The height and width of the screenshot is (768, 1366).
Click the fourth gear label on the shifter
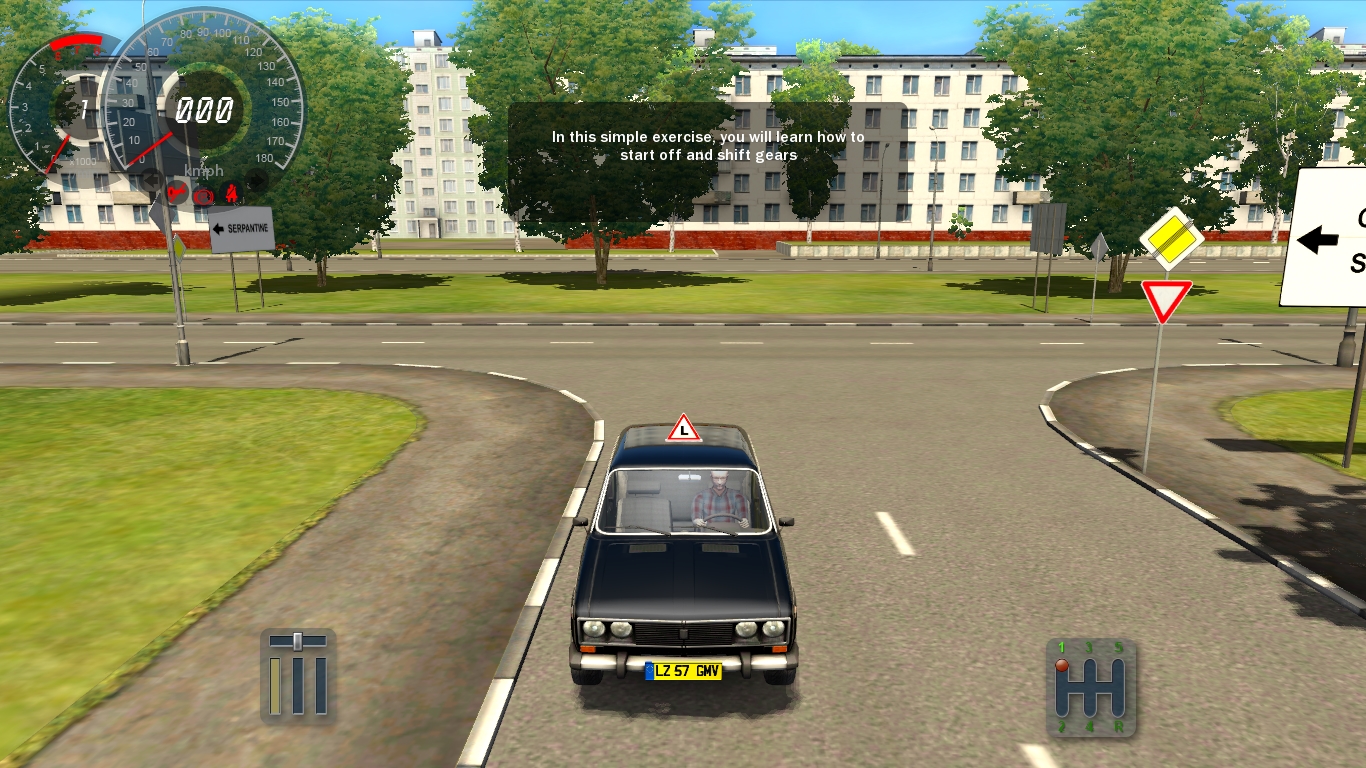click(1089, 726)
